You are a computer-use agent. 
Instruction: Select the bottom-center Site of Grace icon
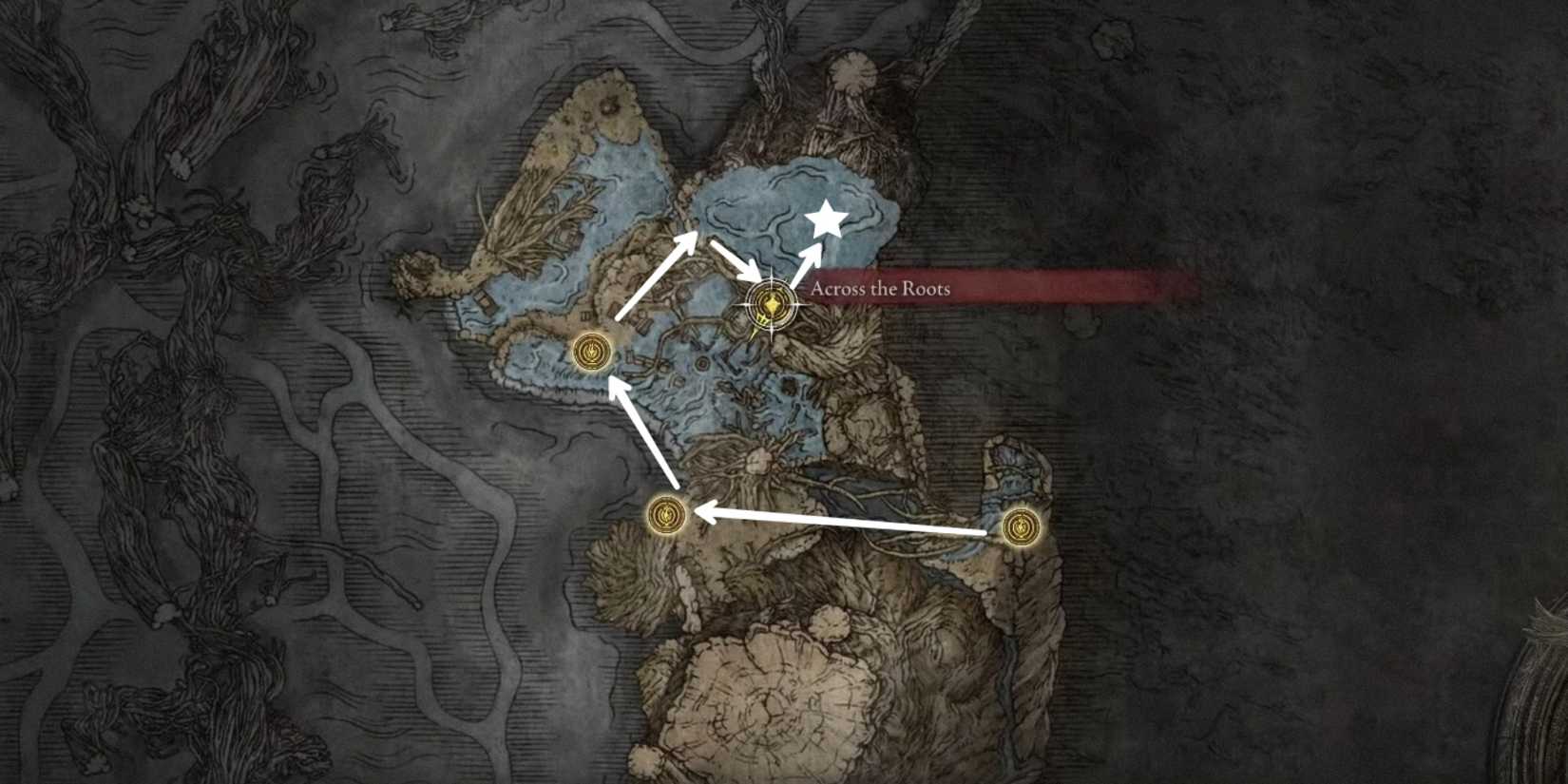tap(665, 516)
